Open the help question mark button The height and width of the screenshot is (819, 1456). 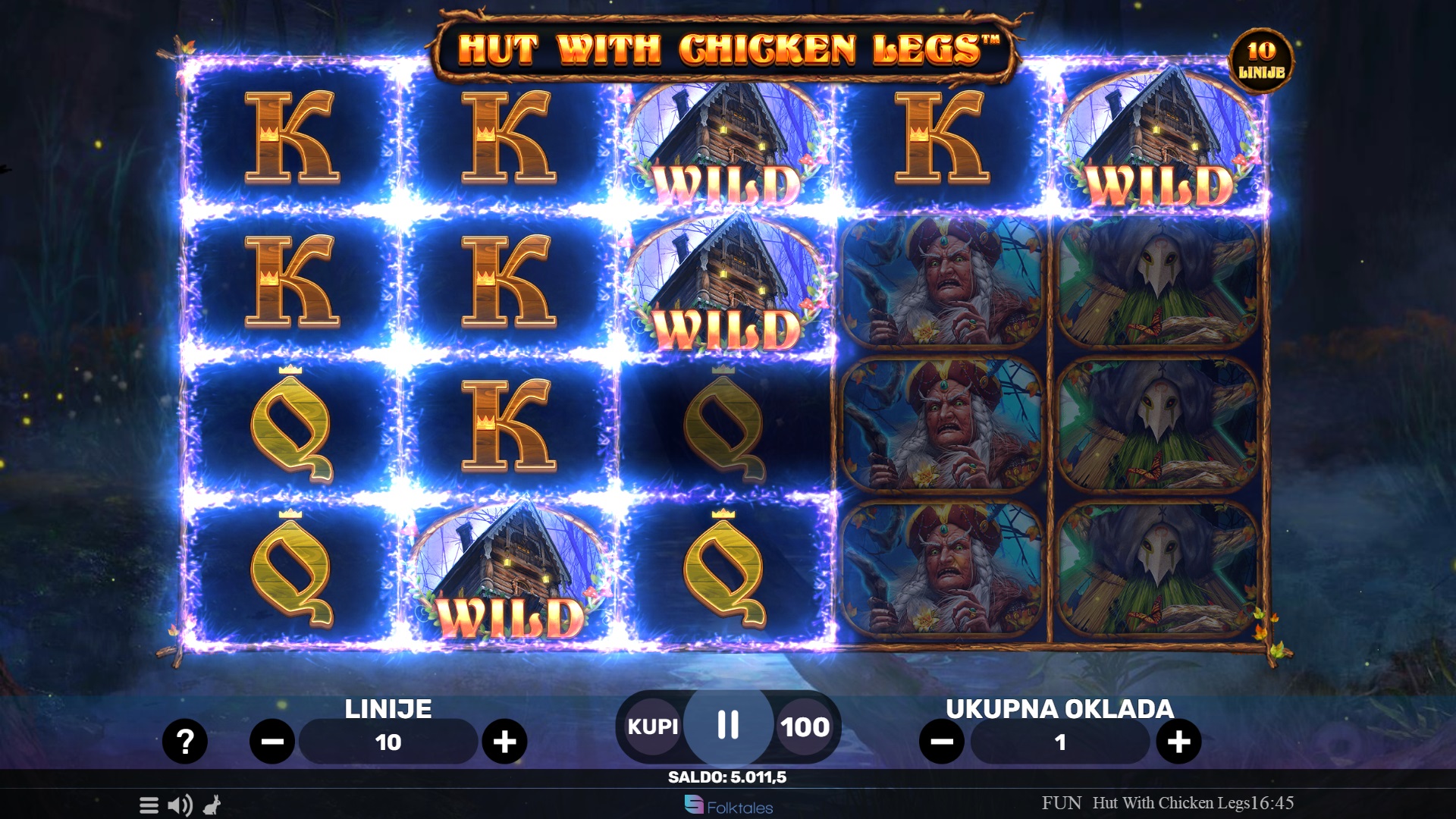pyautogui.click(x=184, y=741)
